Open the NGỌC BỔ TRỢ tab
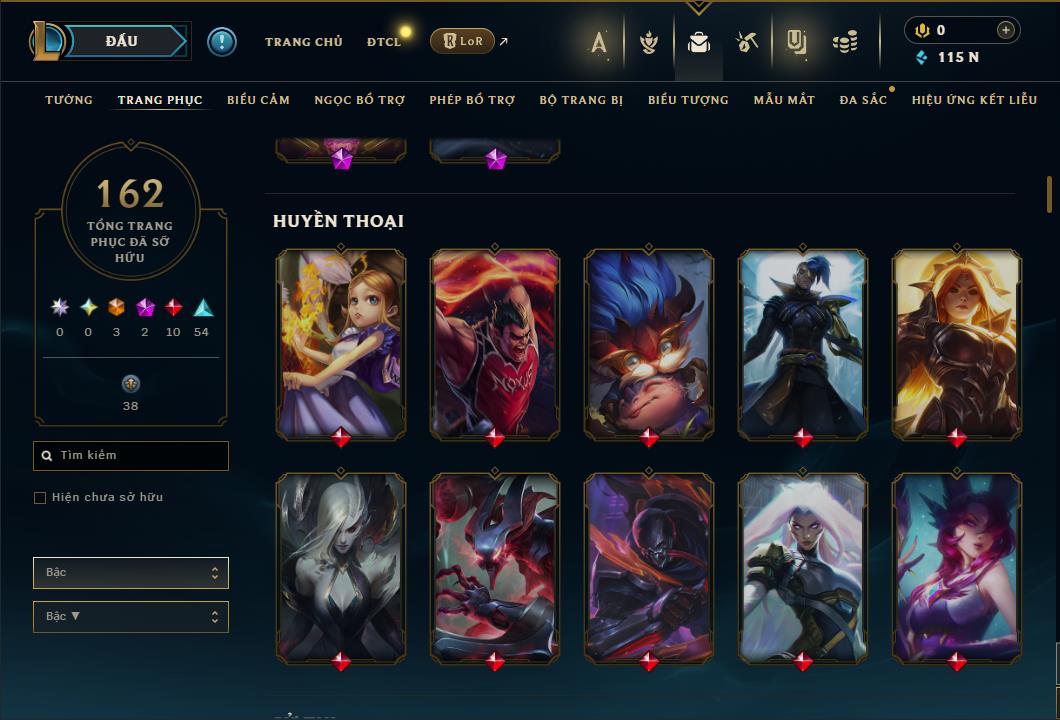The image size is (1060, 720). click(359, 100)
